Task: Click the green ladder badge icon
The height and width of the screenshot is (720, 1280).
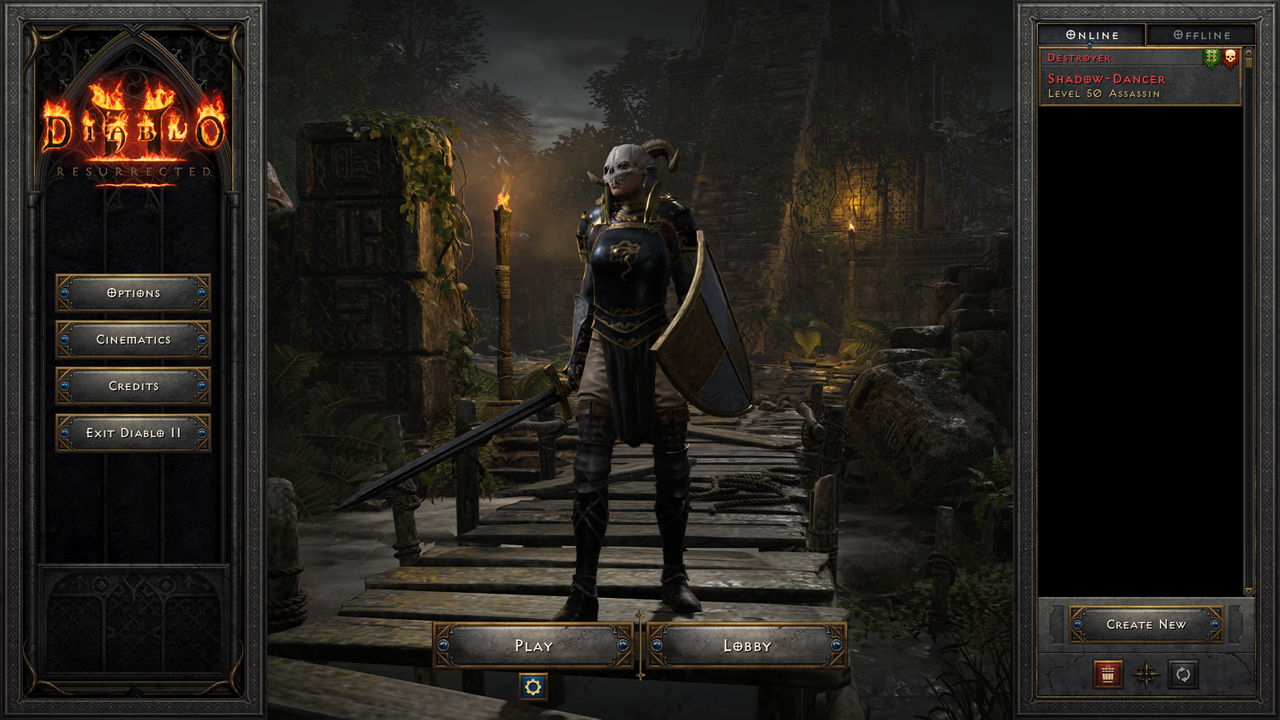Action: 1210,58
